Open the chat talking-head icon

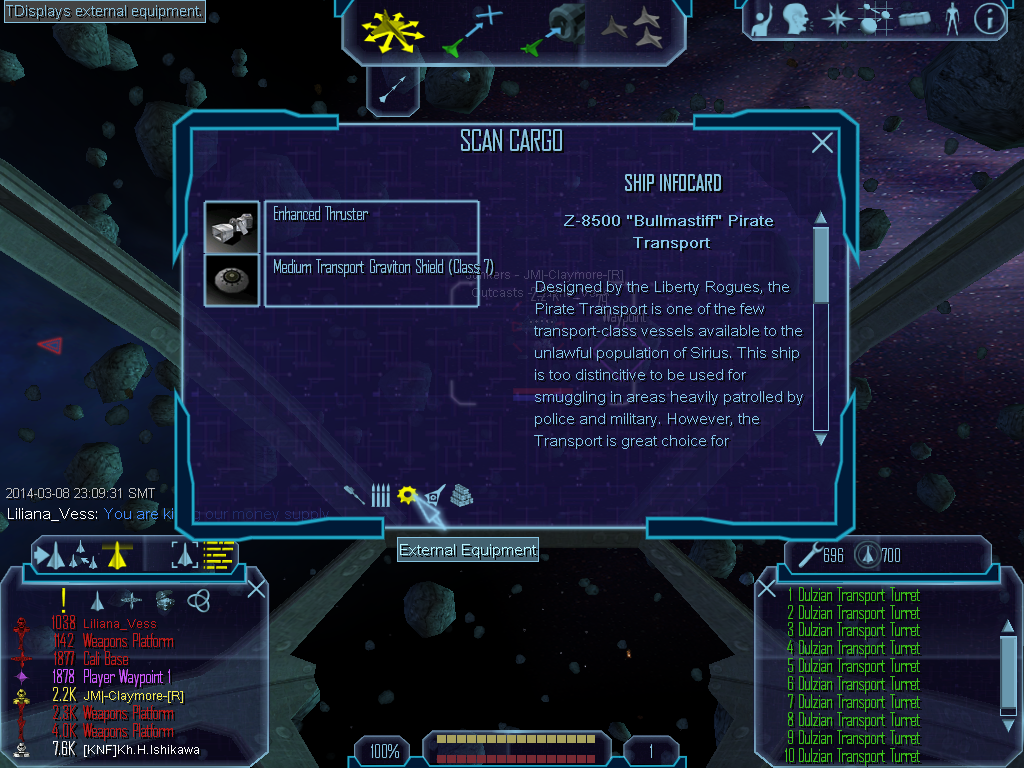(795, 18)
